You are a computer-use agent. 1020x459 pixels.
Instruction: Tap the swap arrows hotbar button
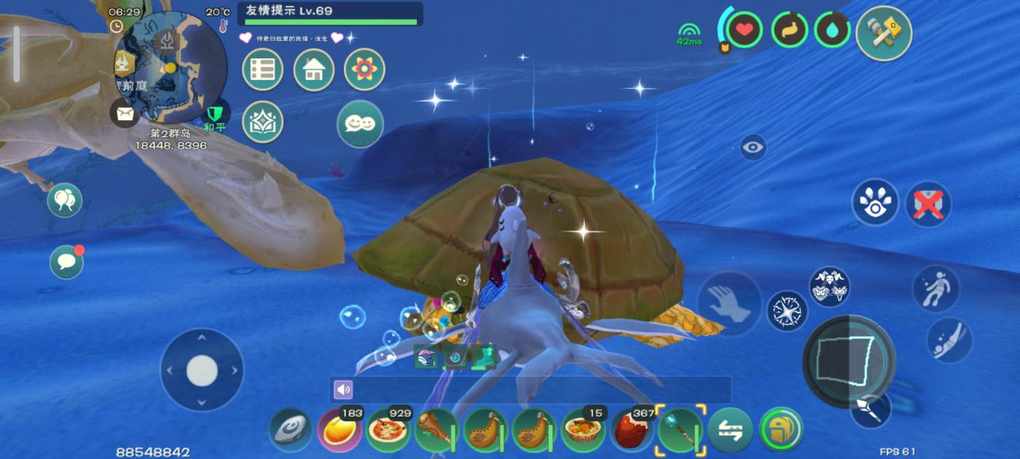coord(730,430)
